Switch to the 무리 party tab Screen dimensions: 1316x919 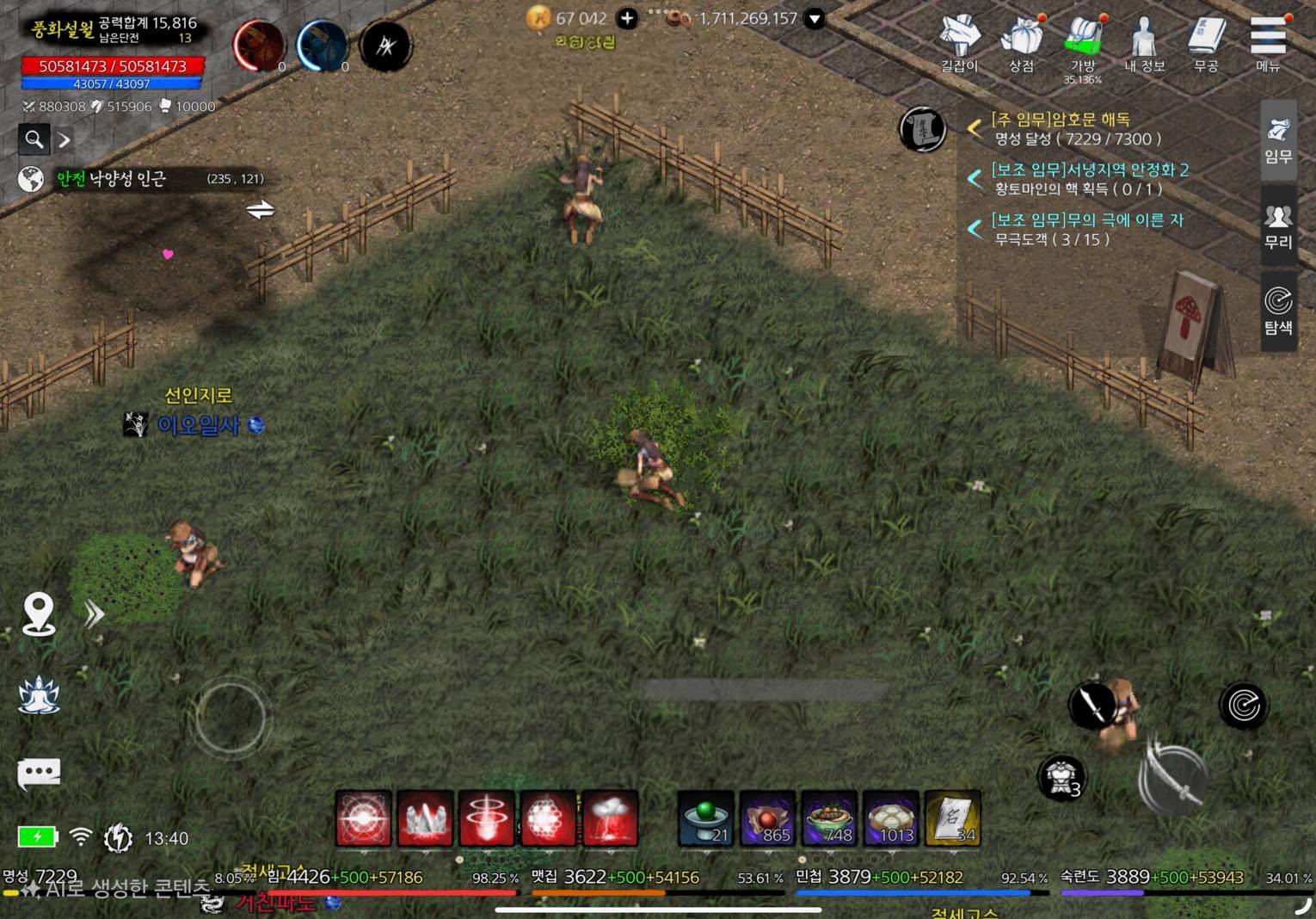[x=1278, y=225]
